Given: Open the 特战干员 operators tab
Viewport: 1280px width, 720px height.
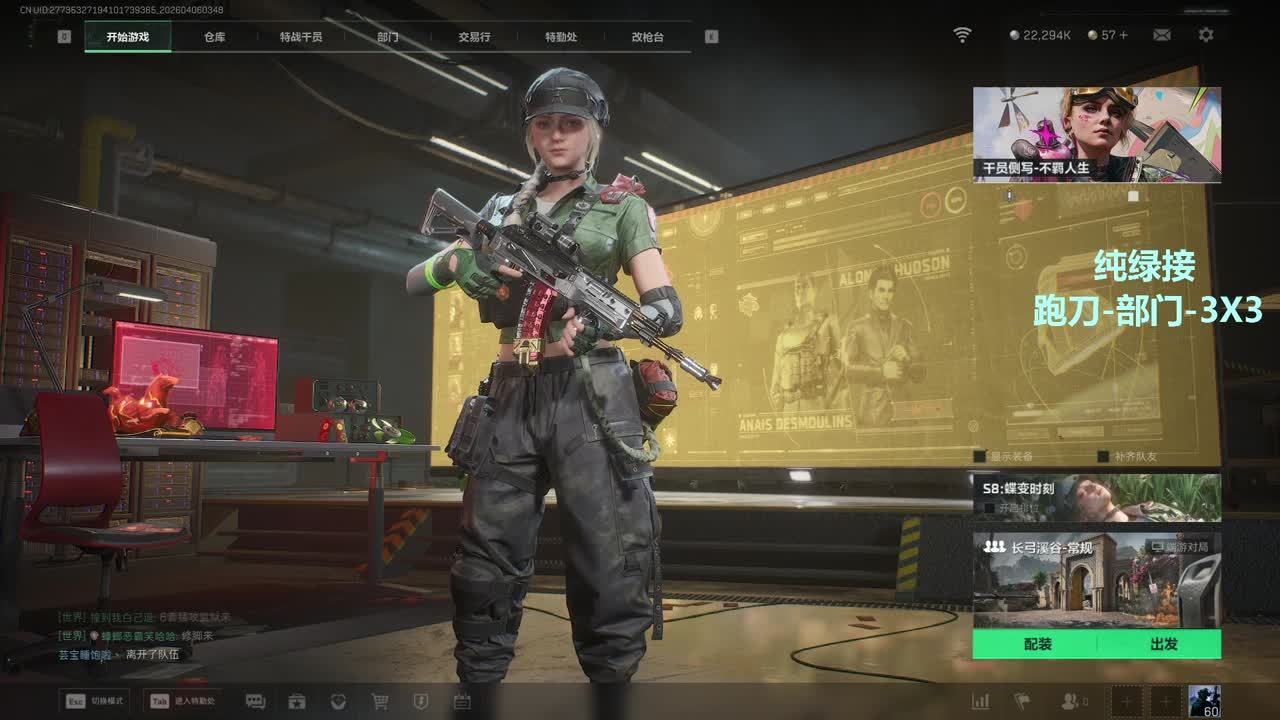Looking at the screenshot, I should click(301, 37).
